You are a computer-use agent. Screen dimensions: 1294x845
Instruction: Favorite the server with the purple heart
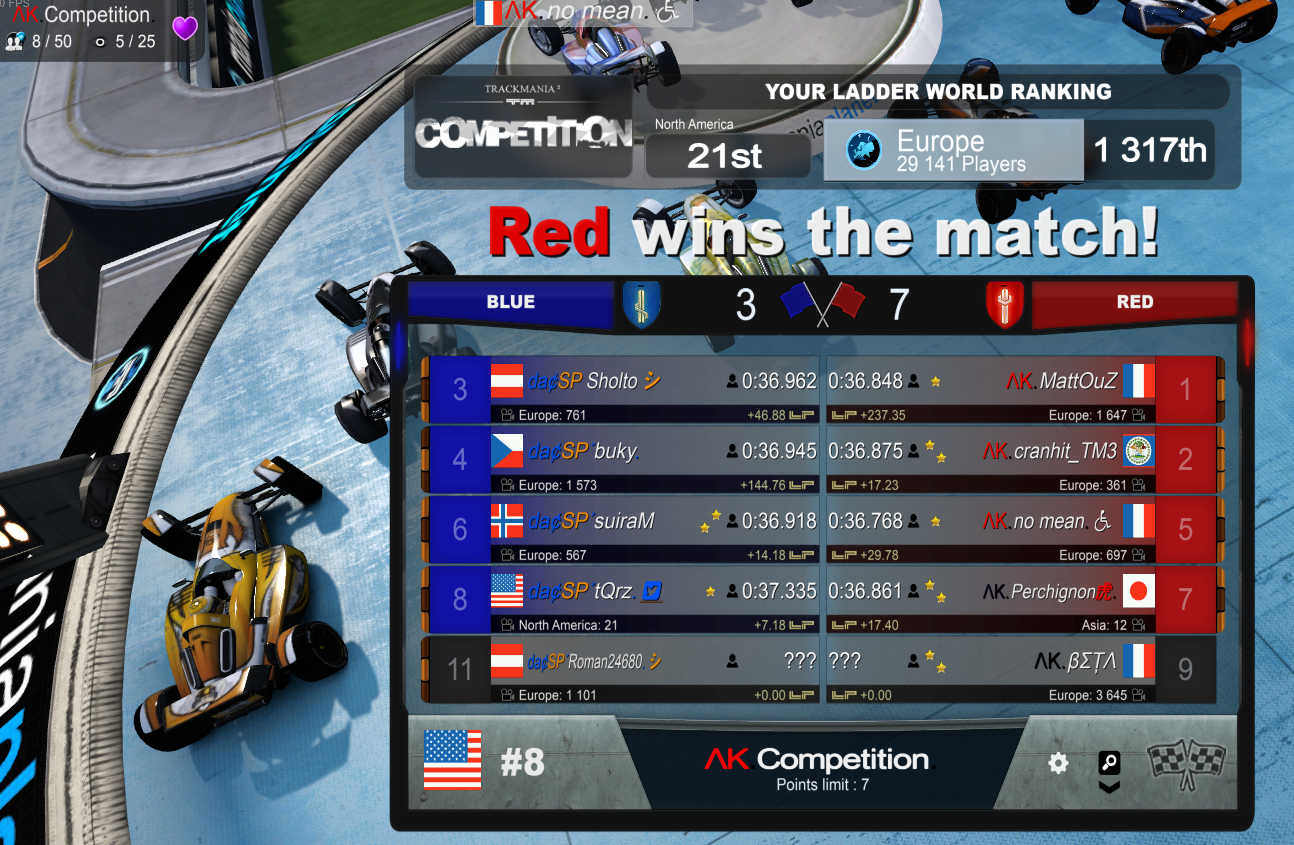pos(185,28)
